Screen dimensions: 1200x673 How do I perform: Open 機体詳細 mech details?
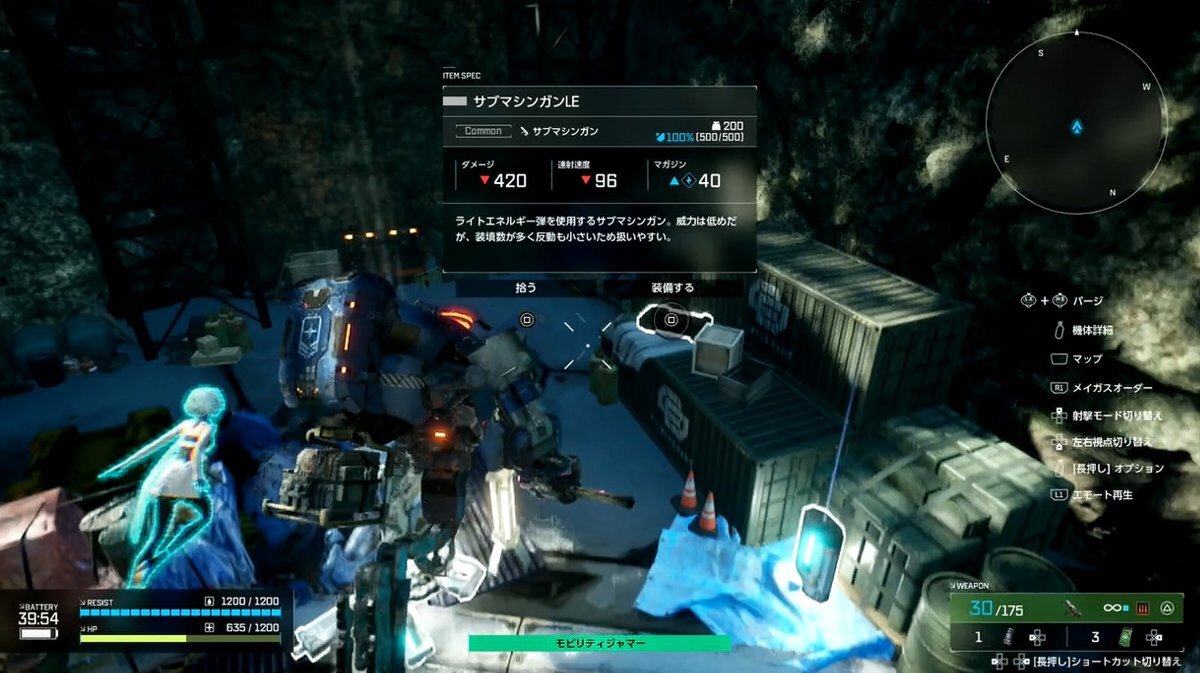tap(1092, 329)
